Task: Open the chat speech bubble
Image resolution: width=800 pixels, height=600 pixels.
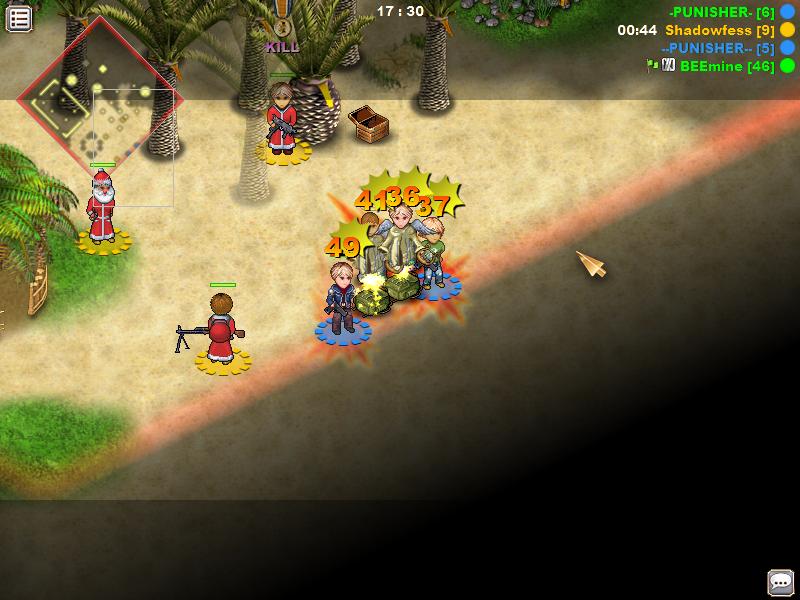Action: pyautogui.click(x=780, y=582)
